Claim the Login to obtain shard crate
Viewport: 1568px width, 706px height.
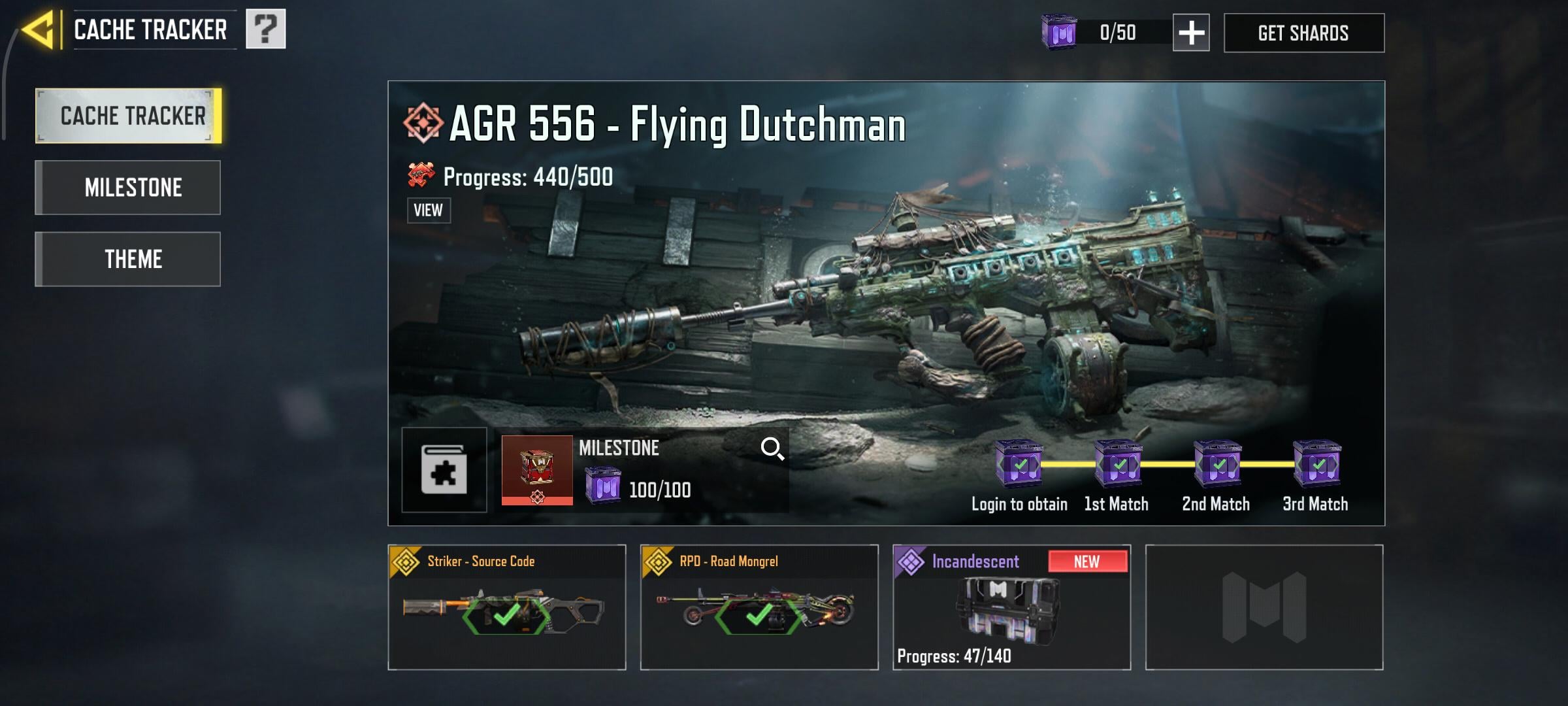click(x=1019, y=464)
